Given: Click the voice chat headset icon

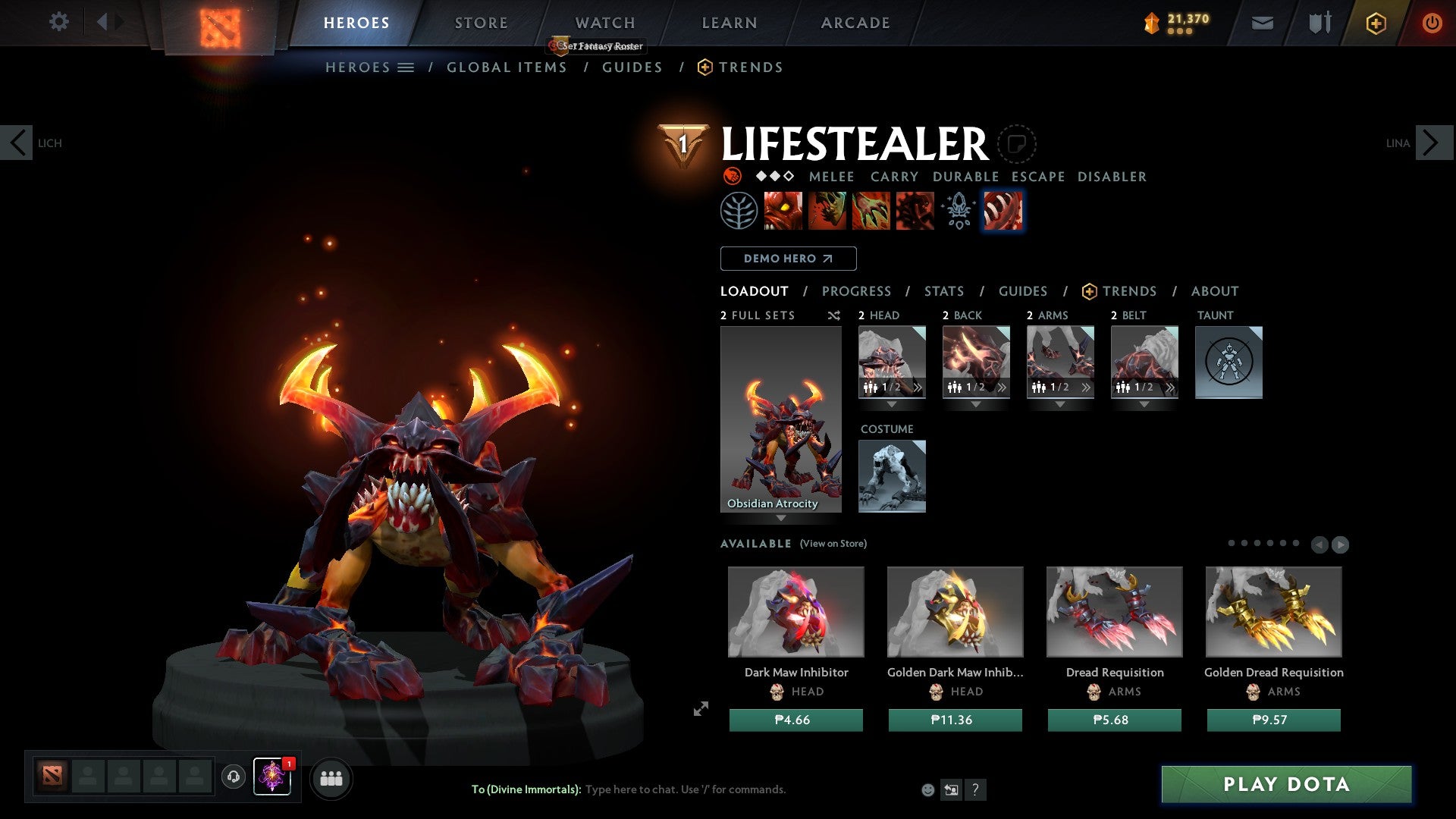Looking at the screenshot, I should pyautogui.click(x=234, y=778).
